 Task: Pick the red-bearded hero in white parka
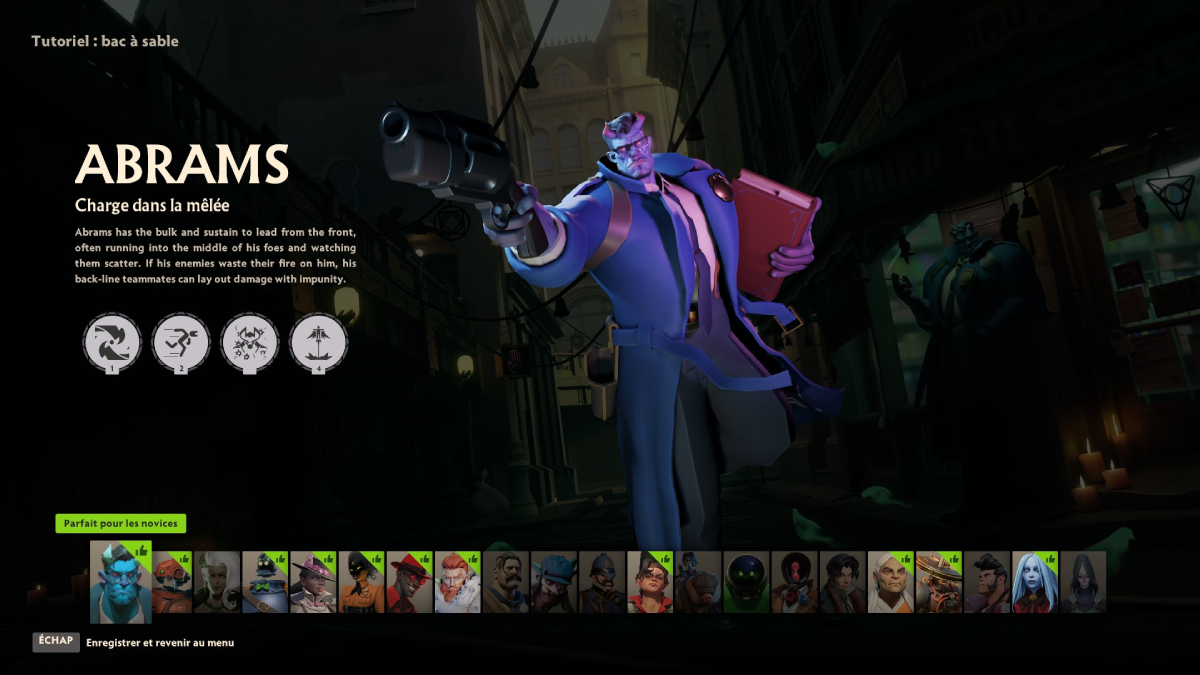(x=457, y=582)
